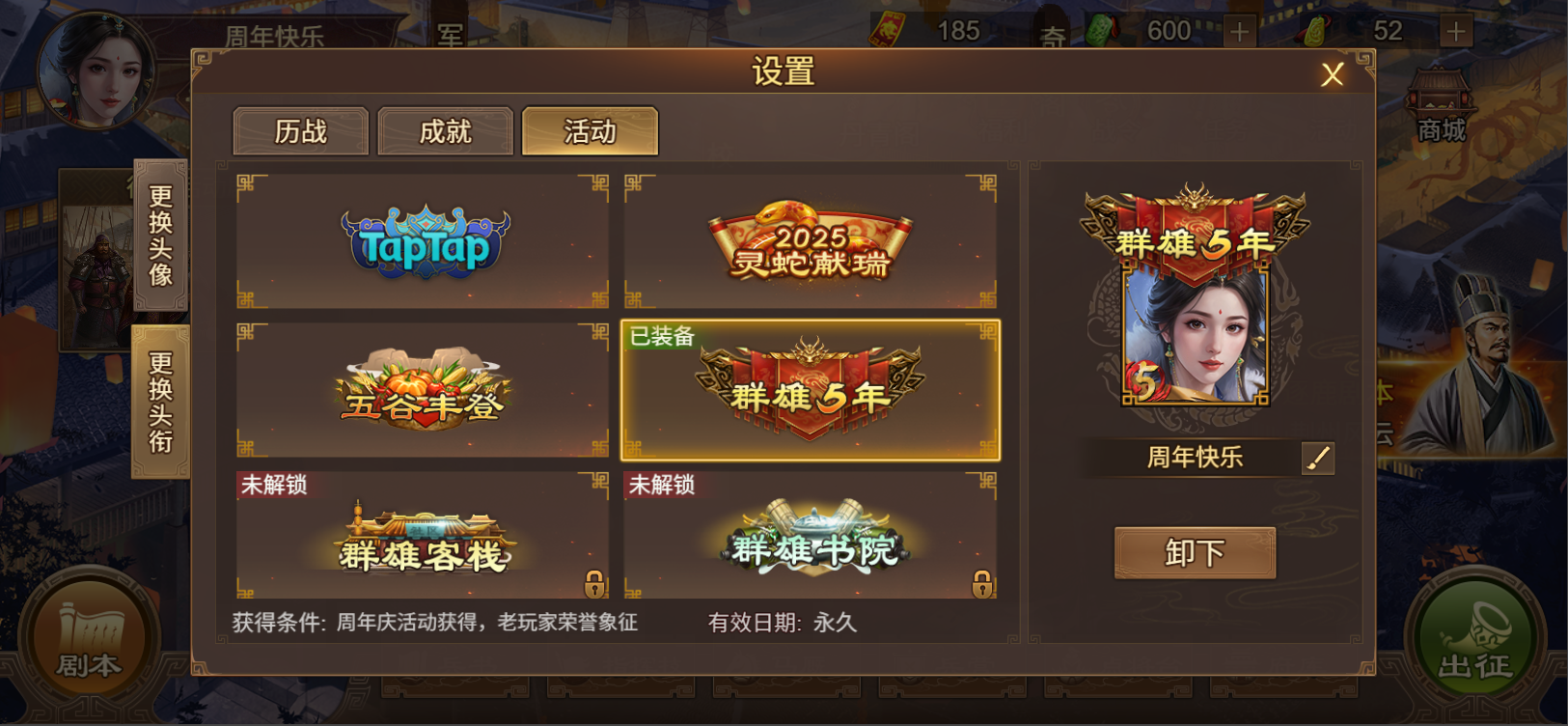Click the 更换头像 button
Screen dimensions: 1568x726
pyautogui.click(x=161, y=234)
